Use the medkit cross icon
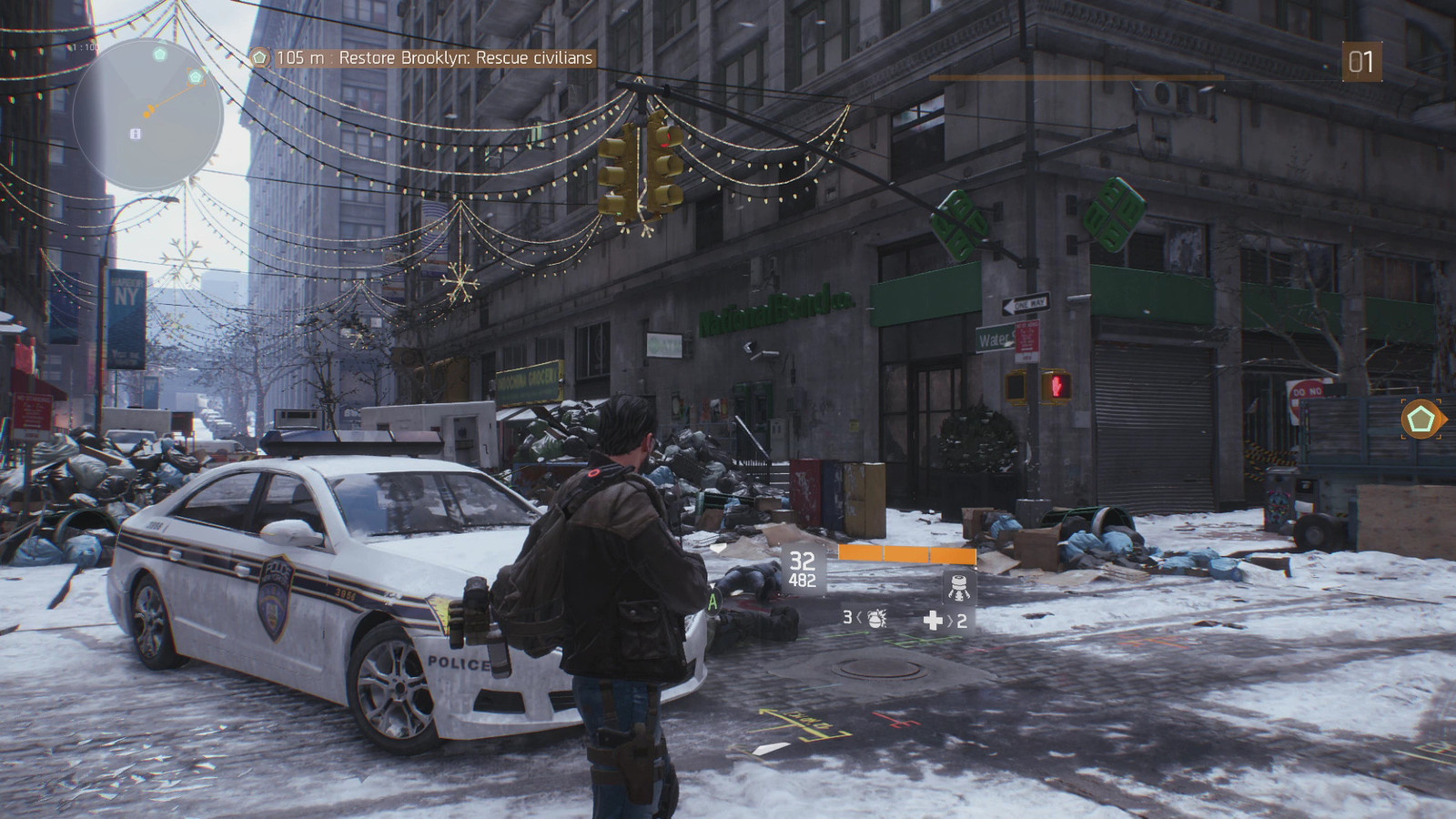The height and width of the screenshot is (819, 1456). [x=933, y=621]
